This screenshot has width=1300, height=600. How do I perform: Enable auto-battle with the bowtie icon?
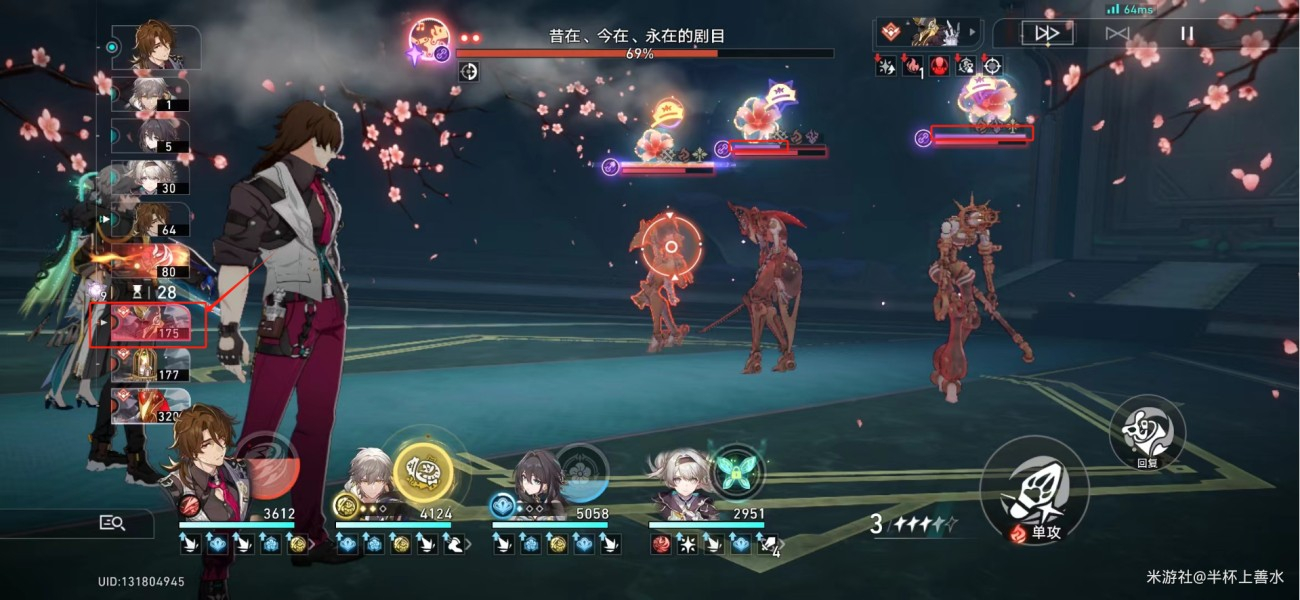1117,33
